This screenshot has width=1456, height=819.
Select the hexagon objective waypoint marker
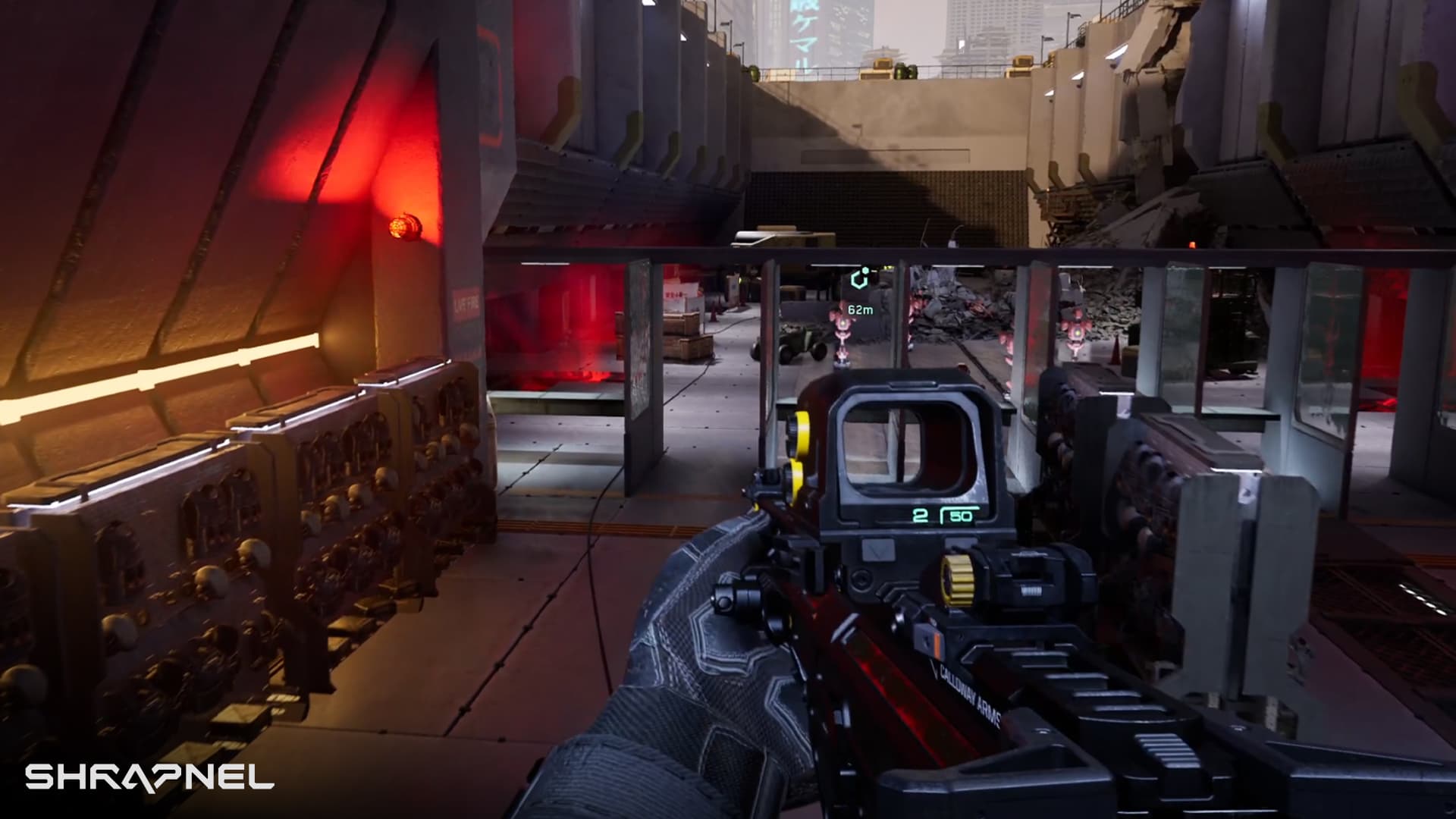click(860, 279)
